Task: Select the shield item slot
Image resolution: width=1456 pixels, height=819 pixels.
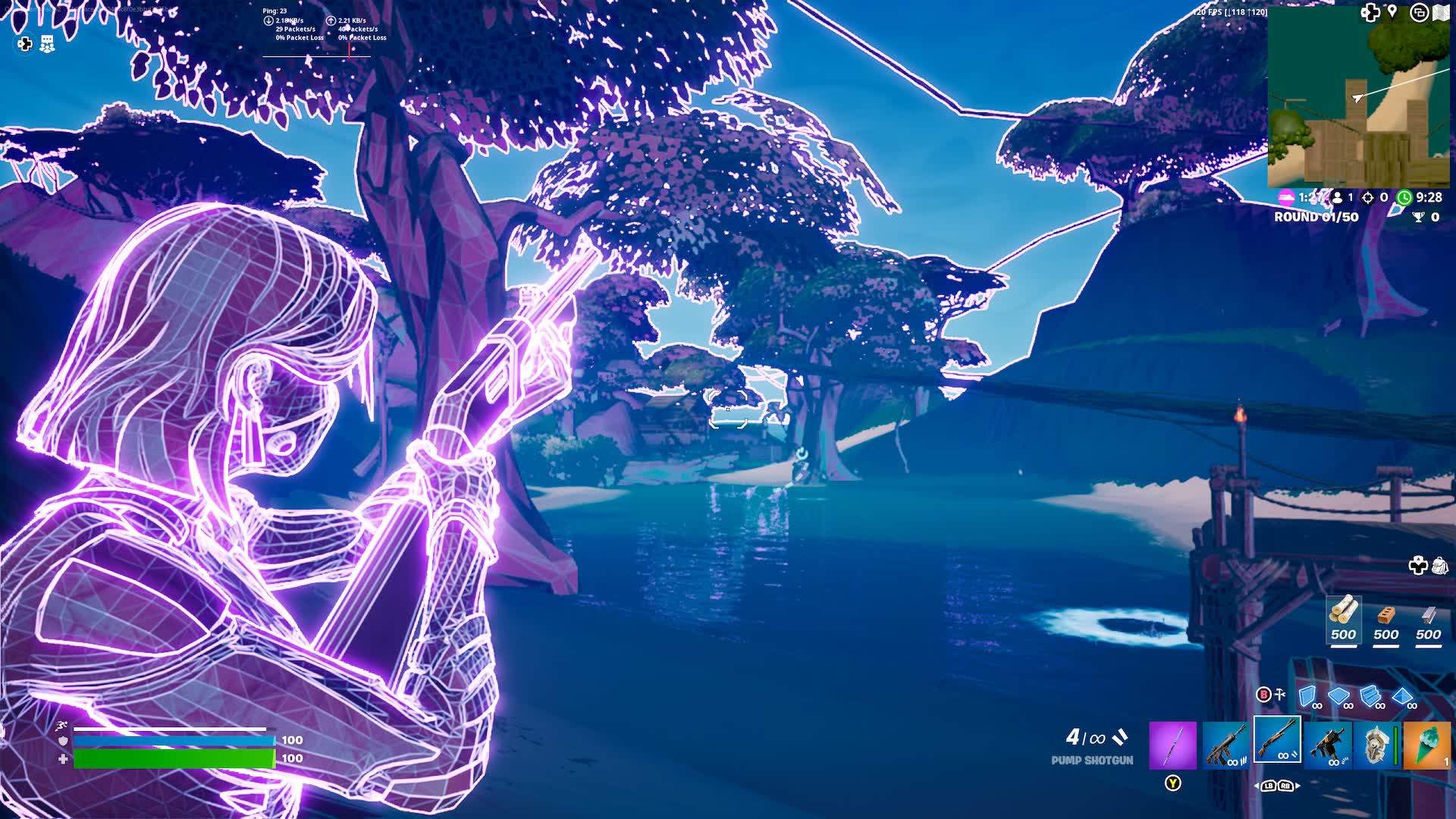Action: pyautogui.click(x=1376, y=744)
